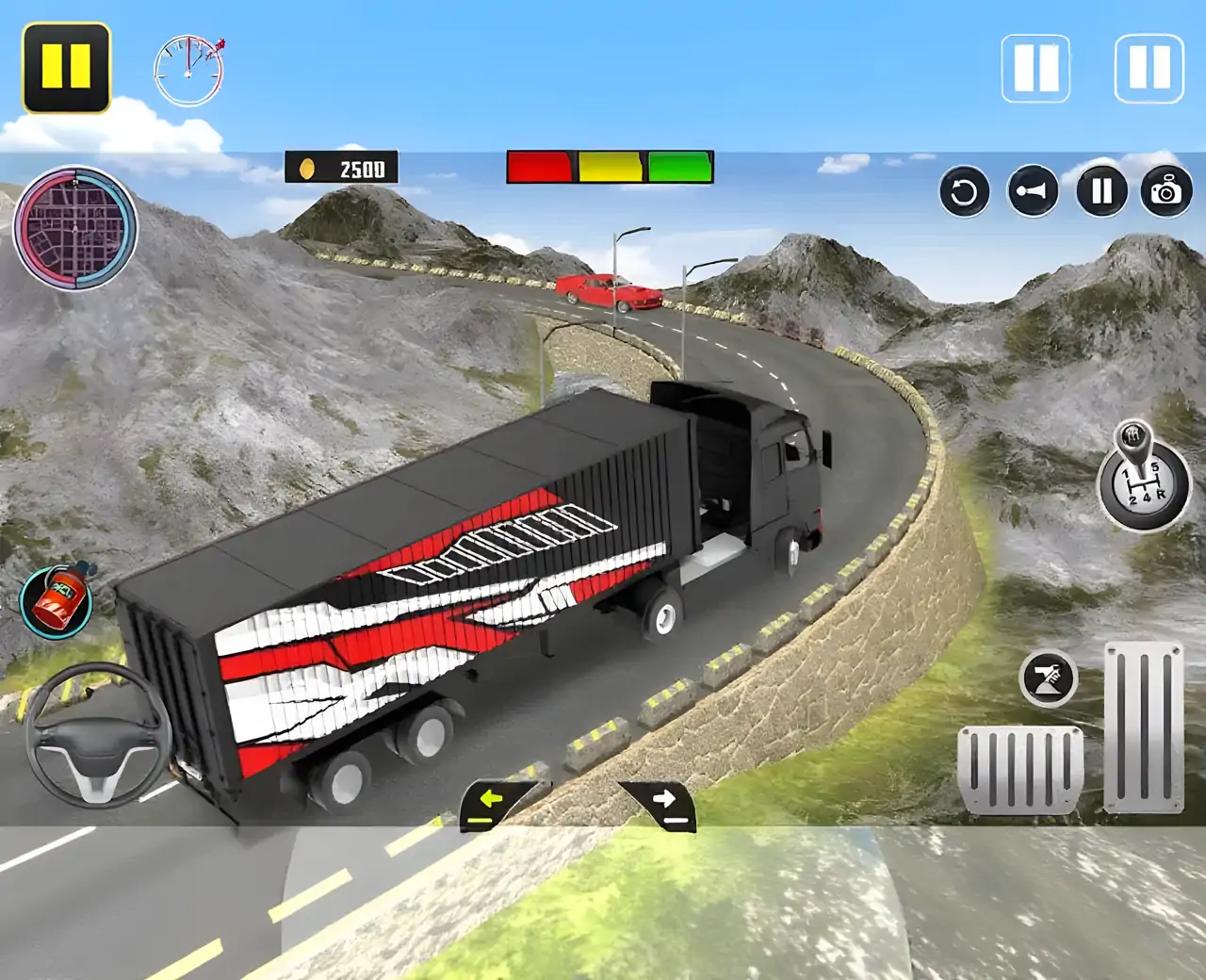This screenshot has width=1206, height=980.
Task: Sound the horn button
Action: coord(1033,192)
